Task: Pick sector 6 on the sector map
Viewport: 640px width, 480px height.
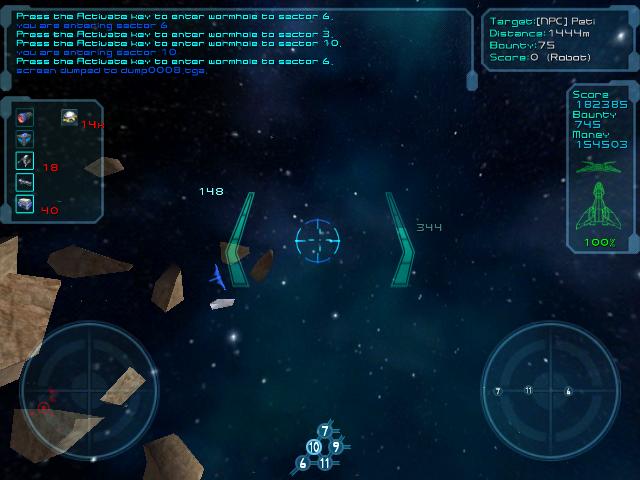Action: pyautogui.click(x=303, y=463)
